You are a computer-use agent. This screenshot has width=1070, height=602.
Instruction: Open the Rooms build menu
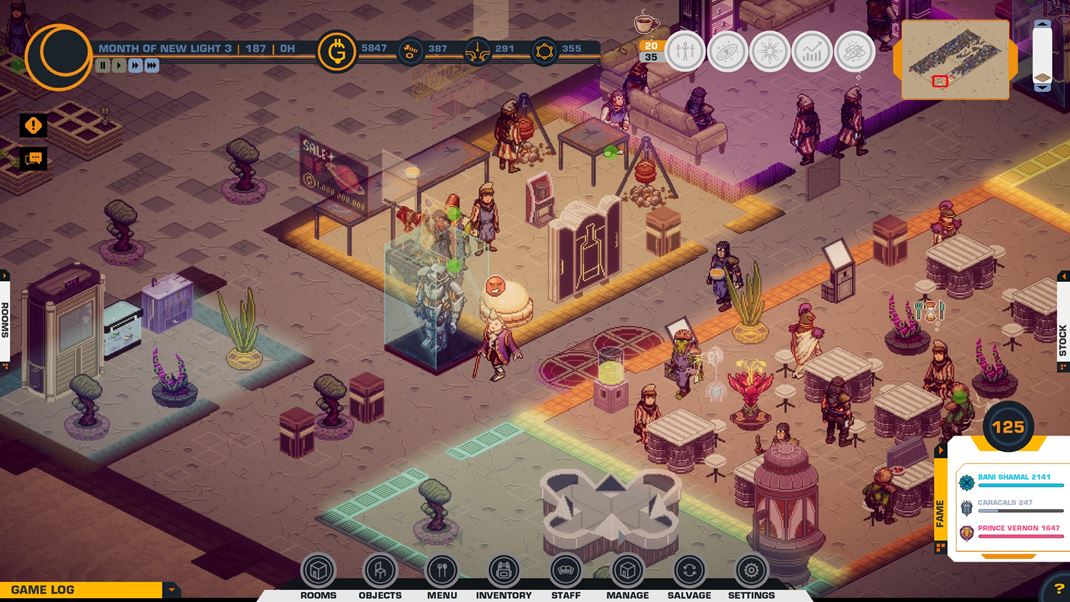318,572
